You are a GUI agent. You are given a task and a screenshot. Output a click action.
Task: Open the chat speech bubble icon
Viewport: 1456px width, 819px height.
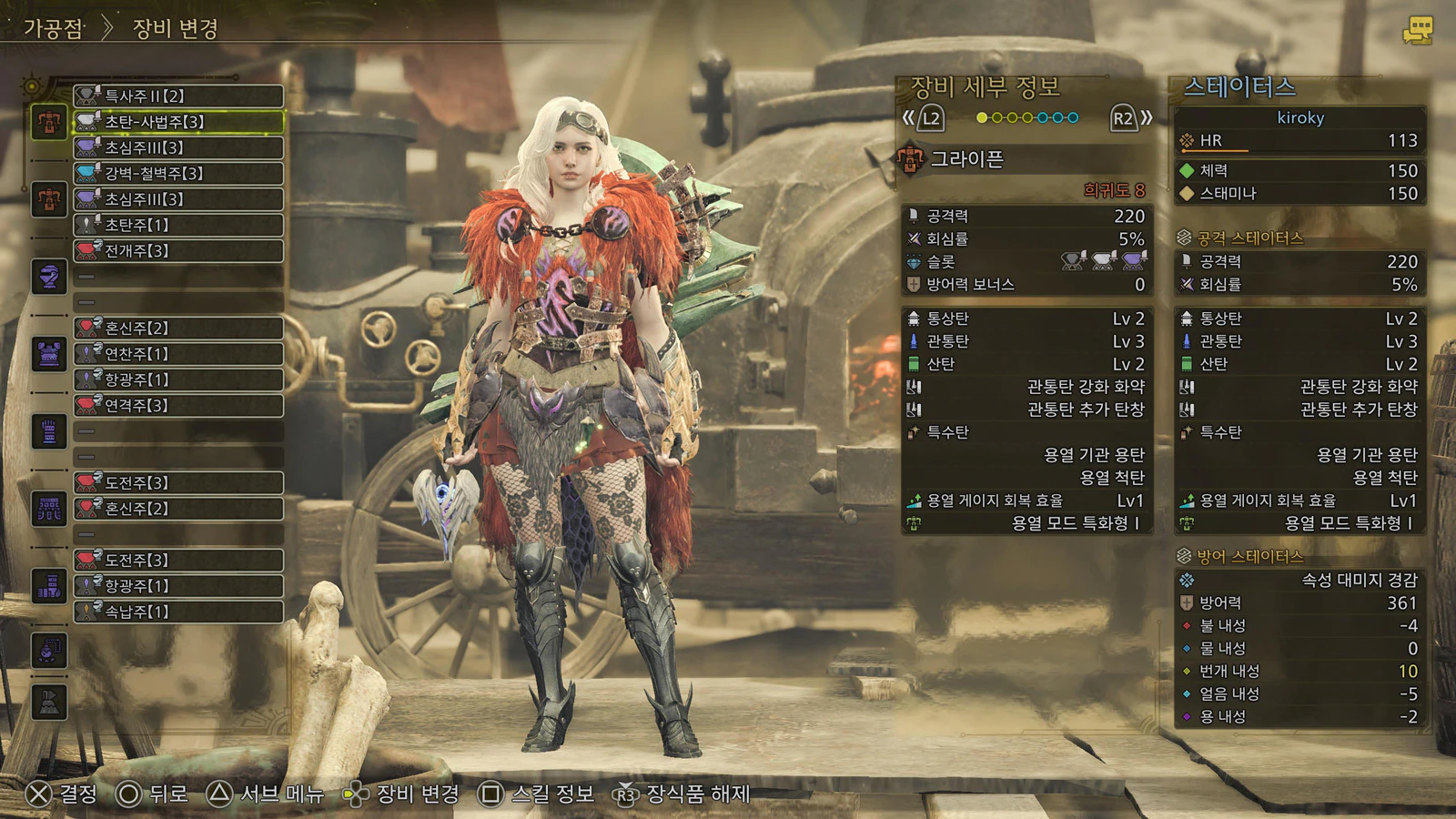click(x=1417, y=30)
